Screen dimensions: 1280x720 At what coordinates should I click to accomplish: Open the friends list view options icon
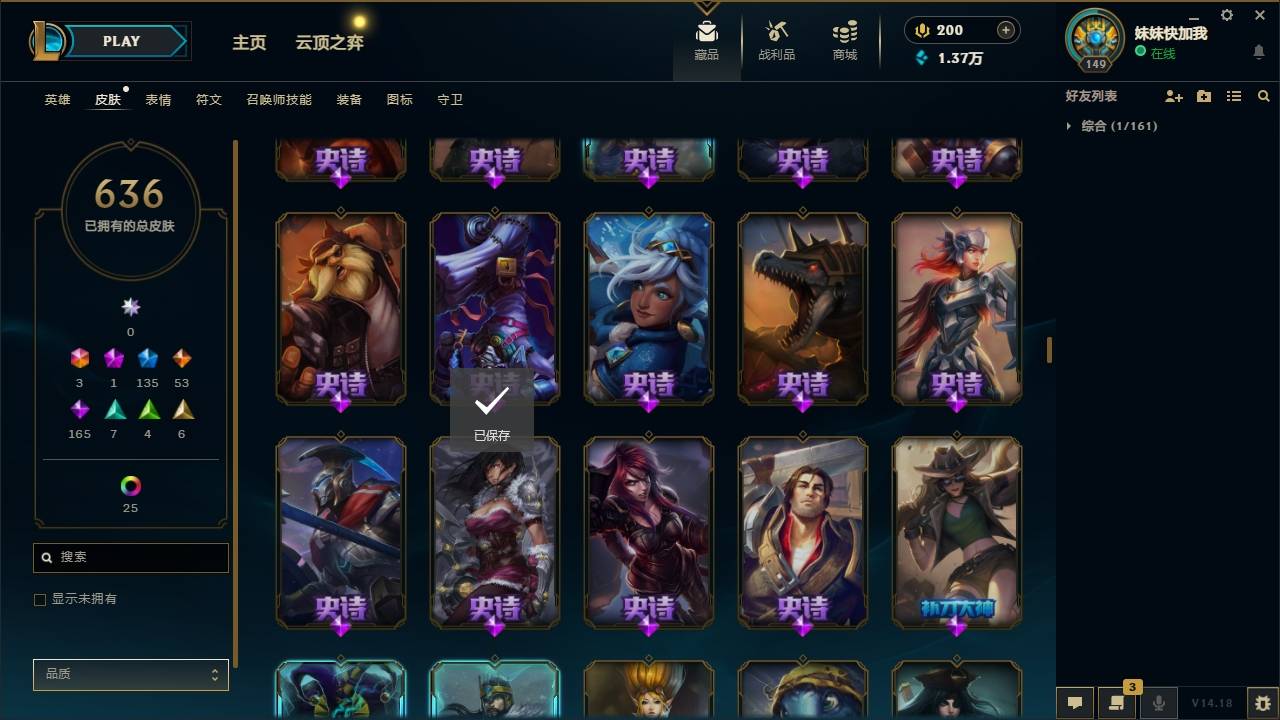pos(1234,96)
